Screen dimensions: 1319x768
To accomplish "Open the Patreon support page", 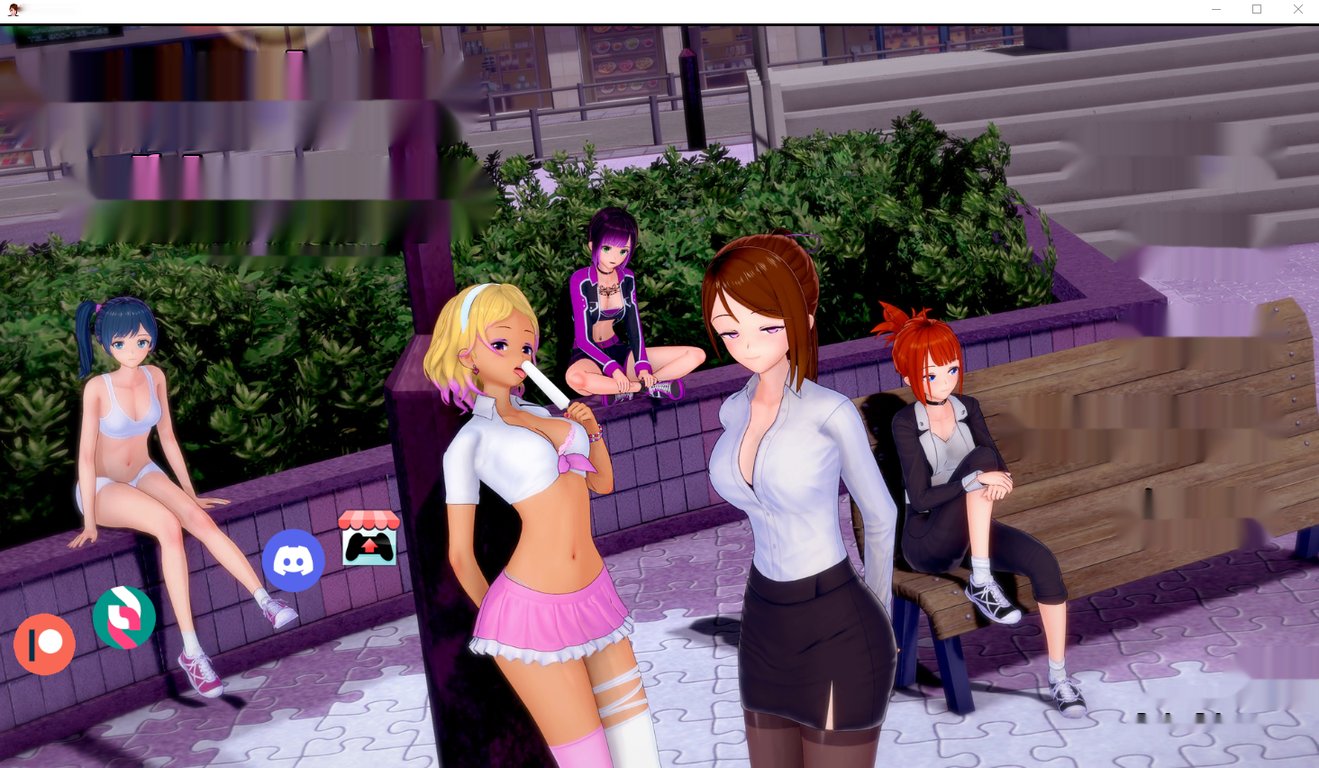I will [45, 644].
